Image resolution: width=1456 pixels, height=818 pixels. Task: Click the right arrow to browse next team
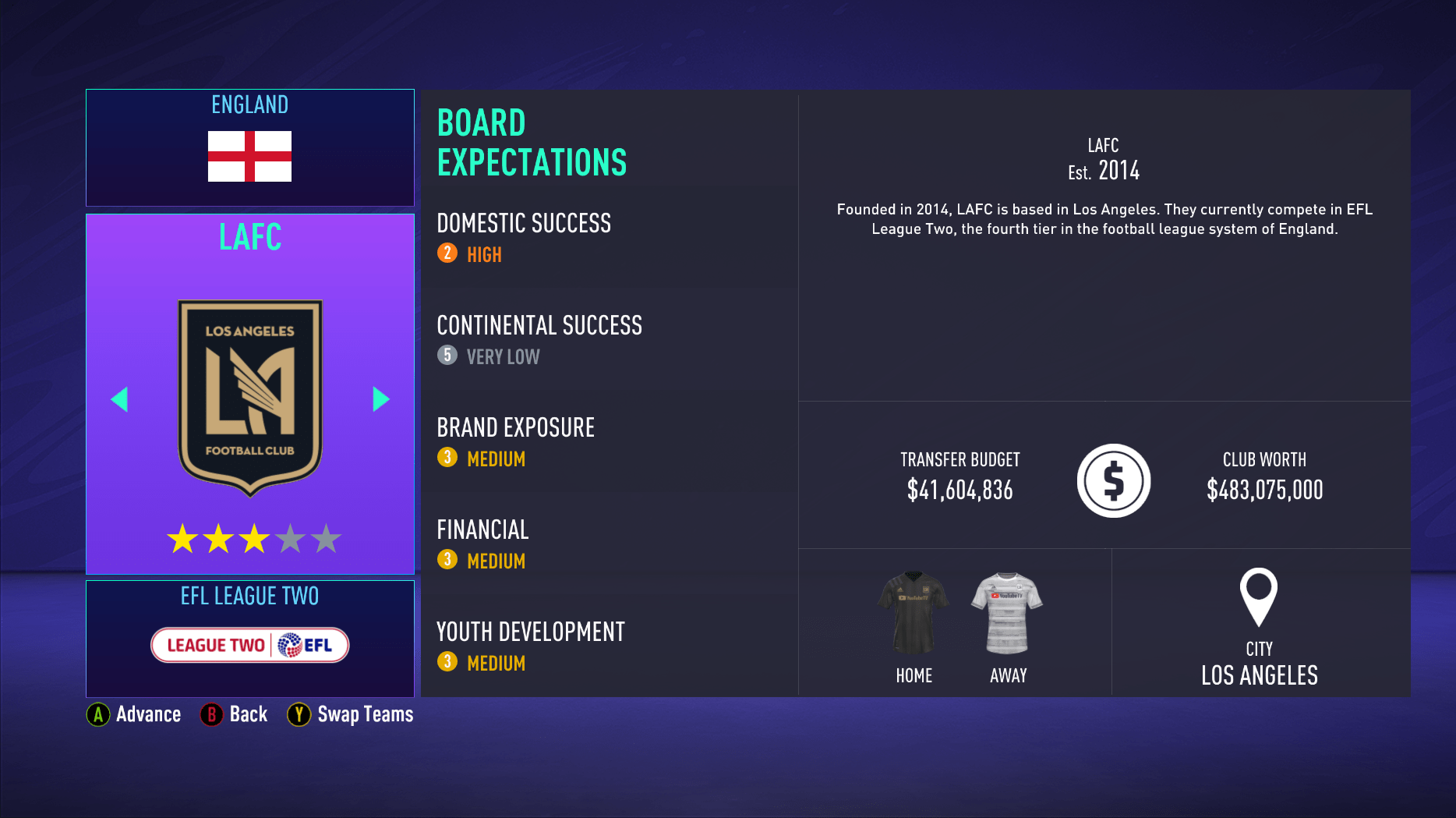[x=381, y=398]
